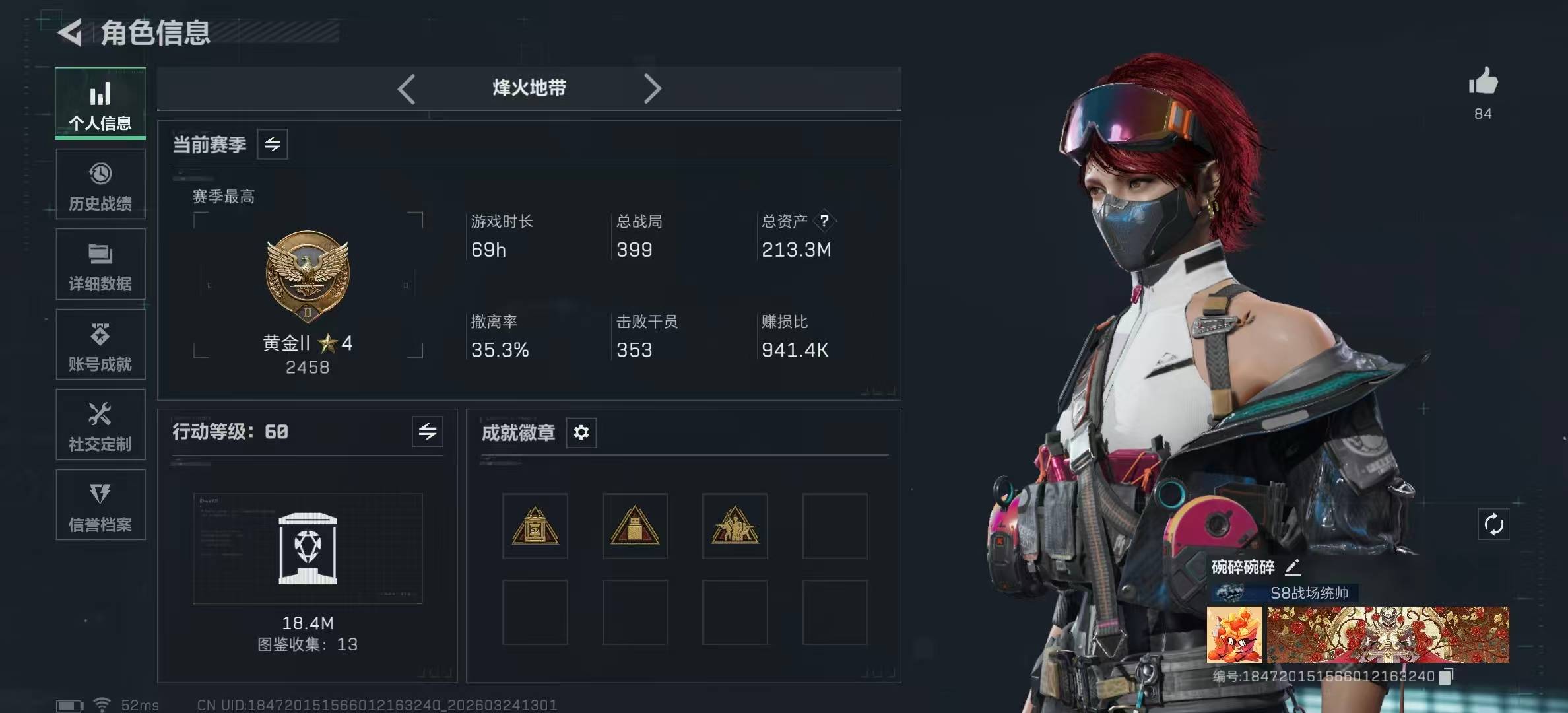Screen dimensions: 1568x713
Task: Switch to the 个人信息 tab
Action: click(100, 104)
